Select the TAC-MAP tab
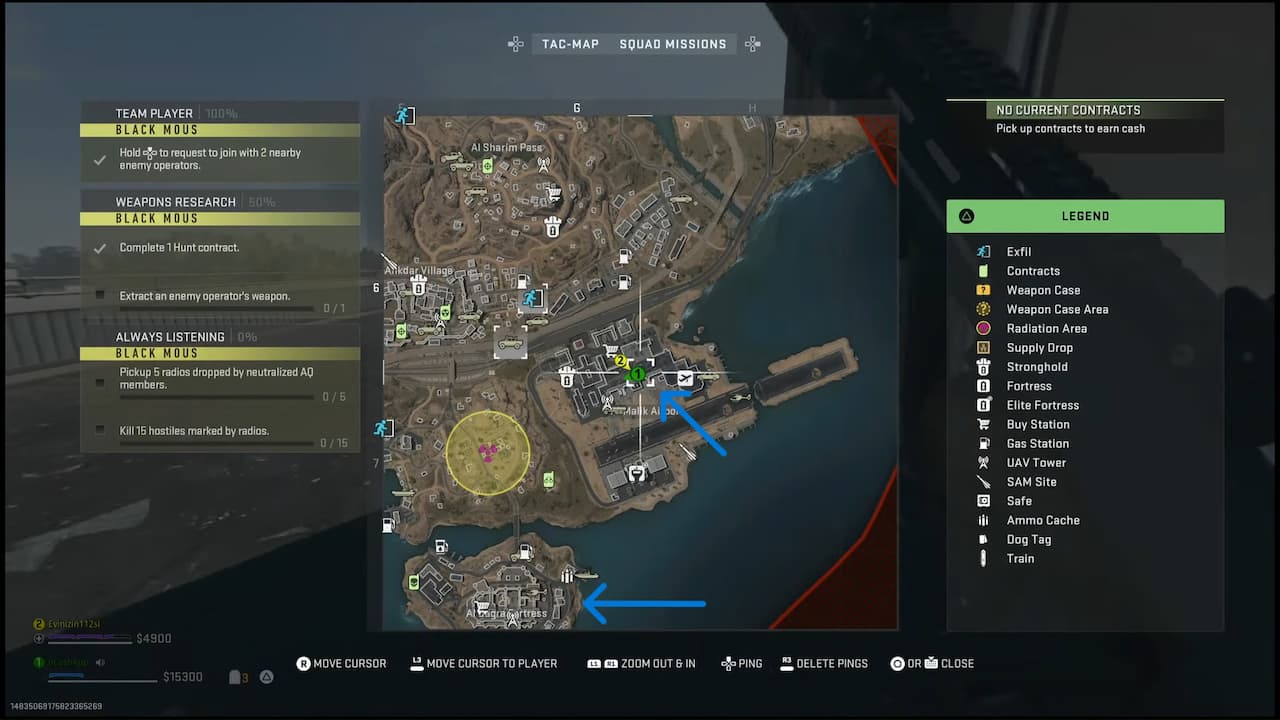 click(570, 44)
